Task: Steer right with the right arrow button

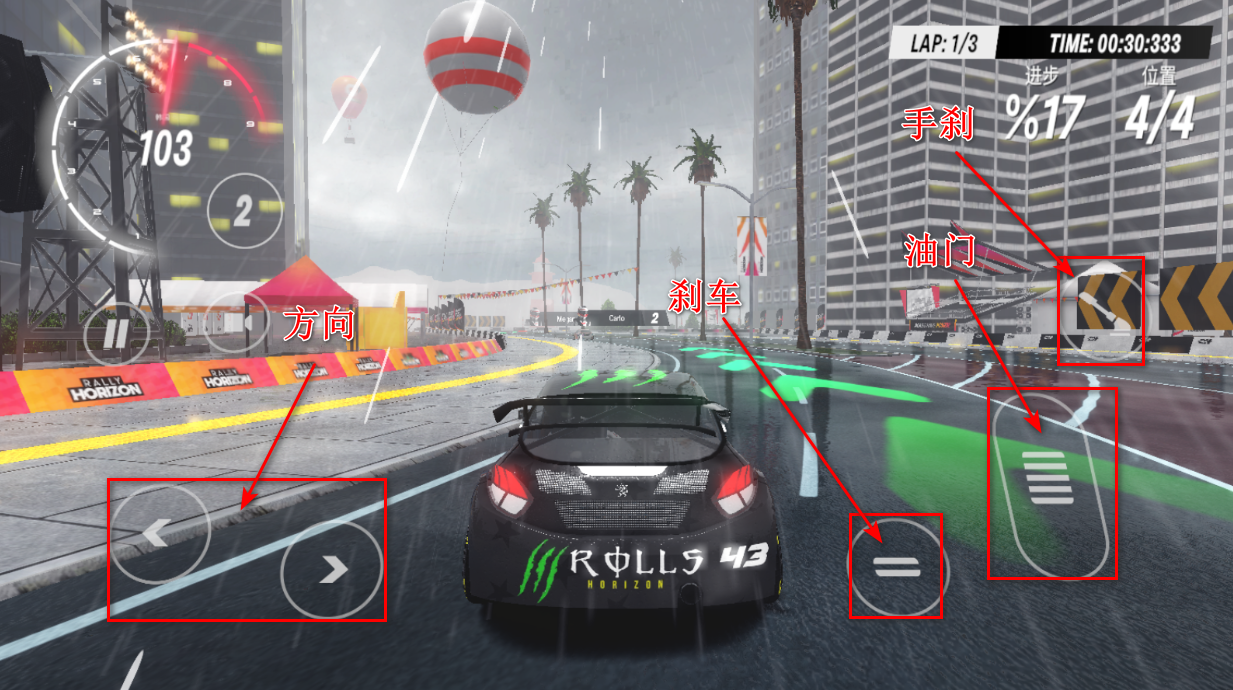Action: coord(331,569)
